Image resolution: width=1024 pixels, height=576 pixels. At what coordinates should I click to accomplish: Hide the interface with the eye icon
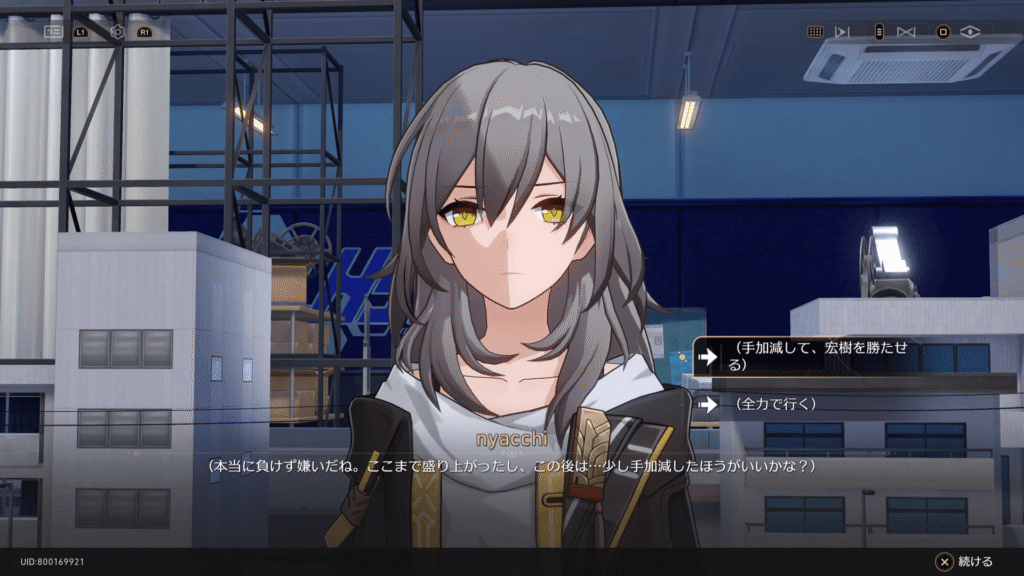[970, 32]
